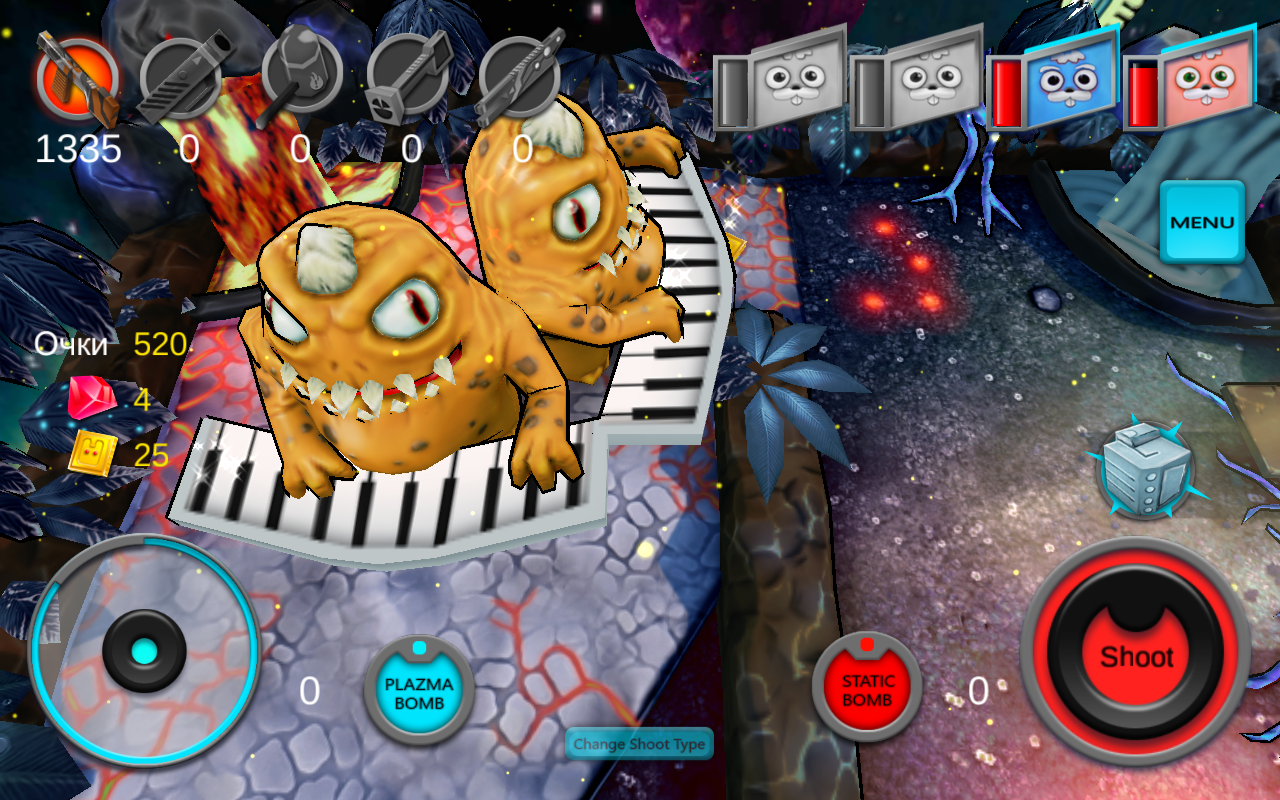
Task: Switch to the flamethrower weapon with flame symbol
Action: [301, 75]
